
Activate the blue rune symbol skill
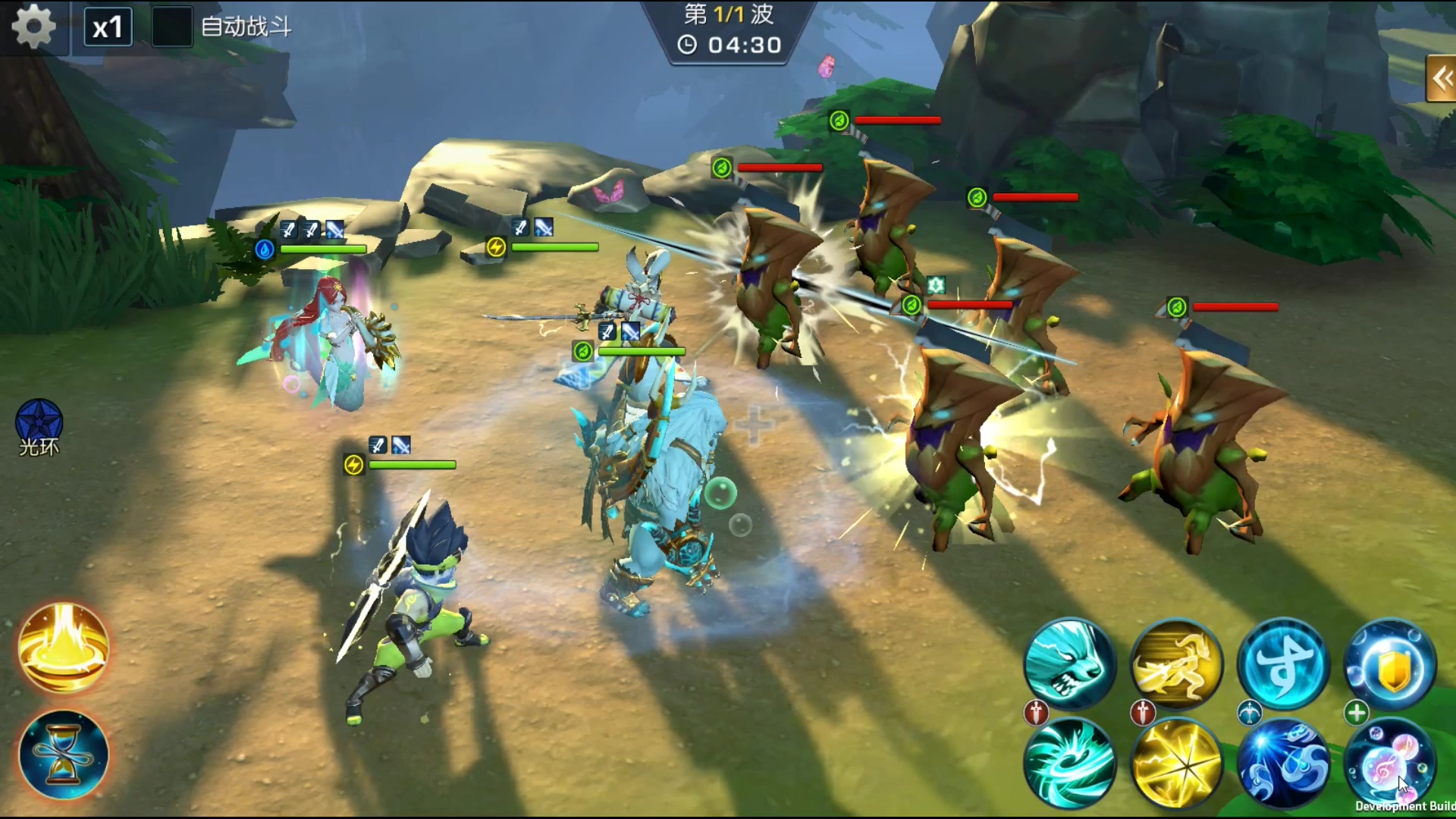pyautogui.click(x=1283, y=664)
